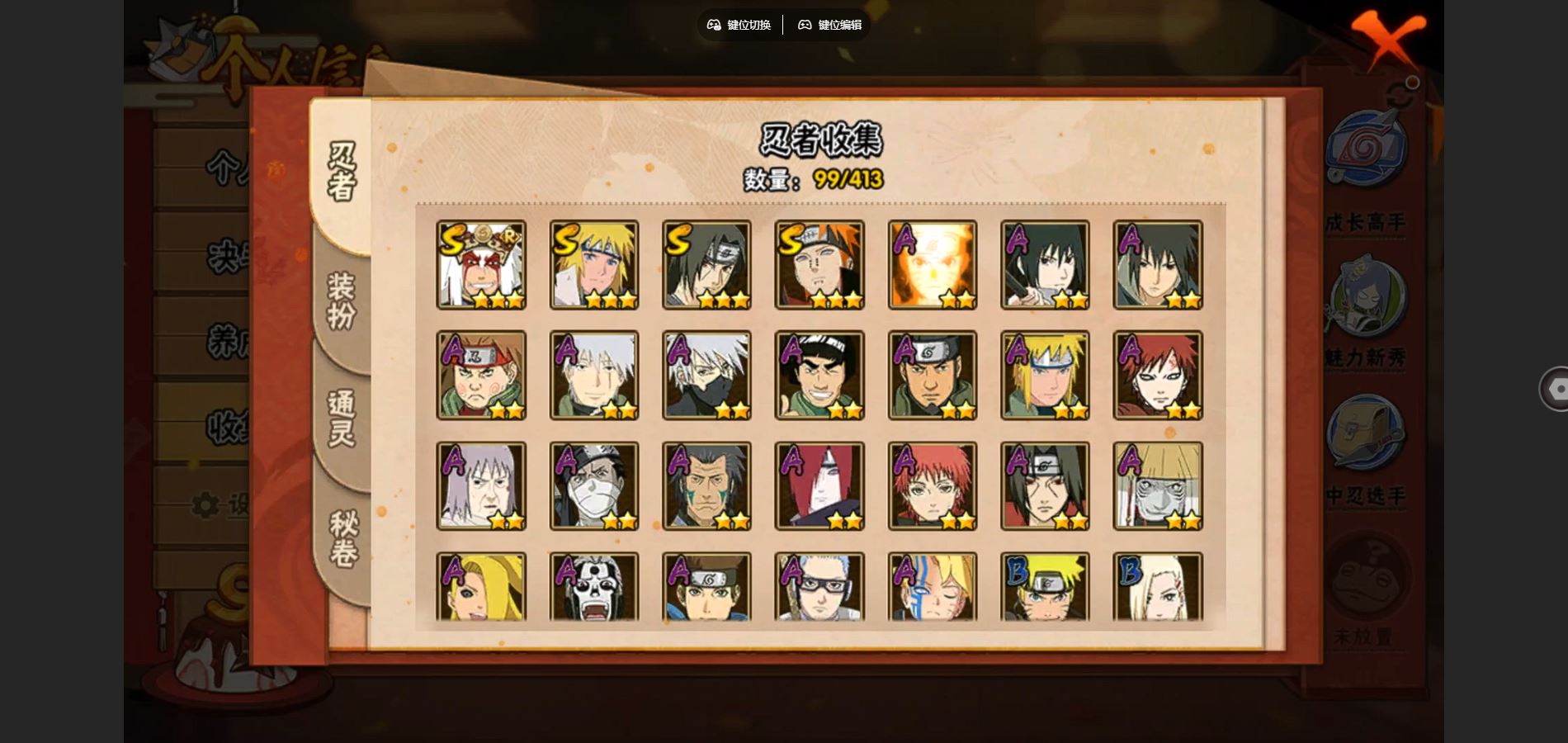
Task: Select B-rank Naruto portrait
Action: tap(1046, 587)
